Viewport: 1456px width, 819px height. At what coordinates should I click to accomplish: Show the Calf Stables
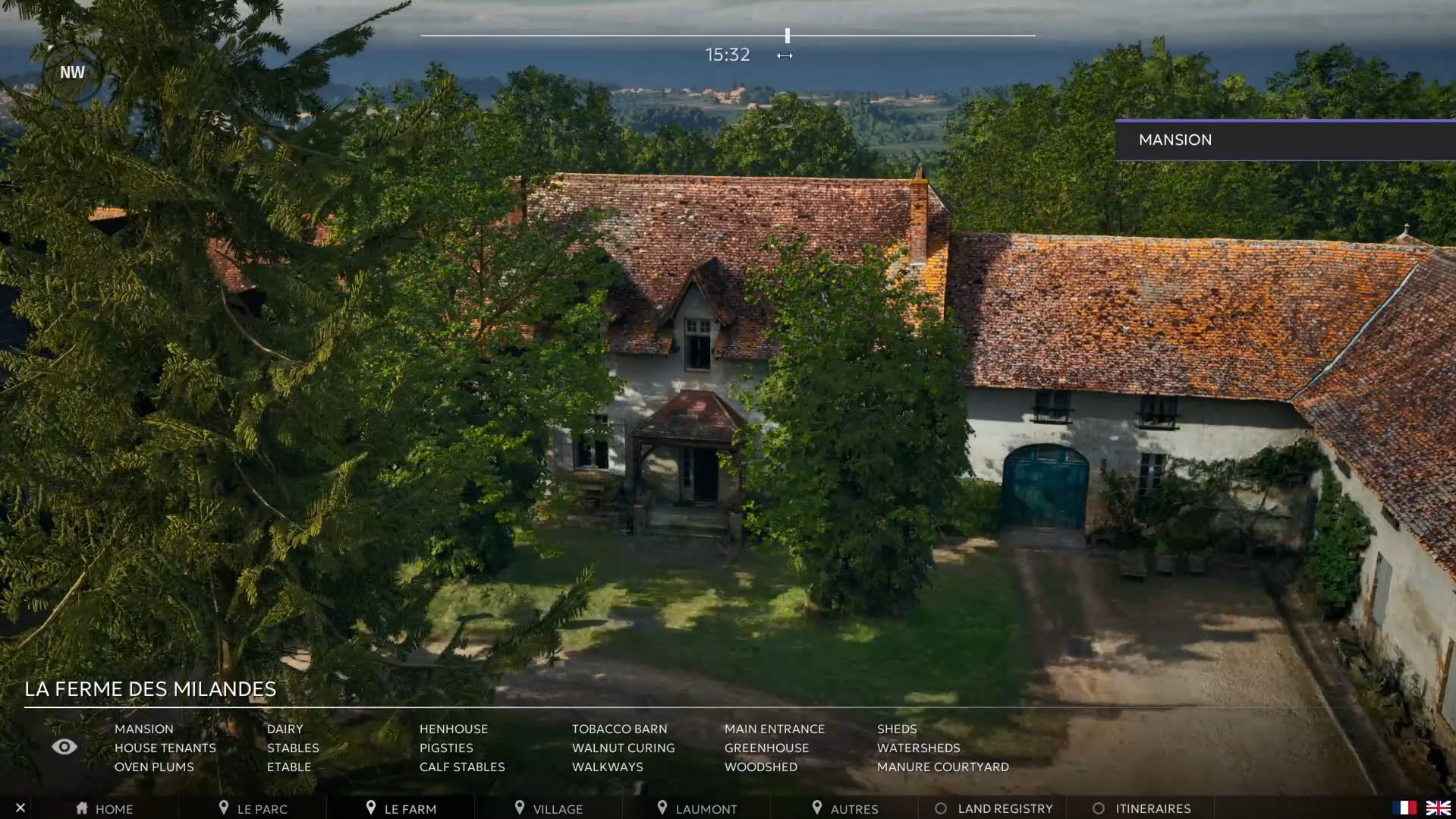pyautogui.click(x=461, y=767)
